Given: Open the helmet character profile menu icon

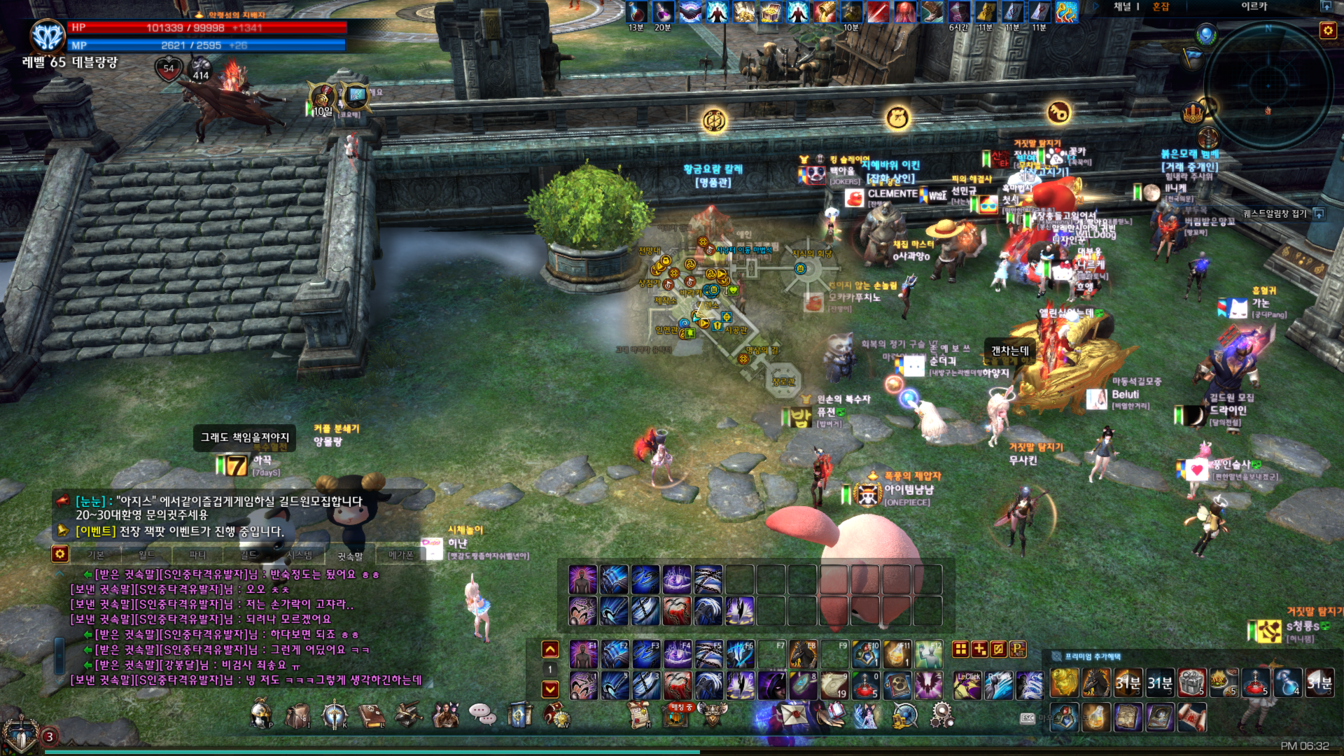Looking at the screenshot, I should [261, 714].
